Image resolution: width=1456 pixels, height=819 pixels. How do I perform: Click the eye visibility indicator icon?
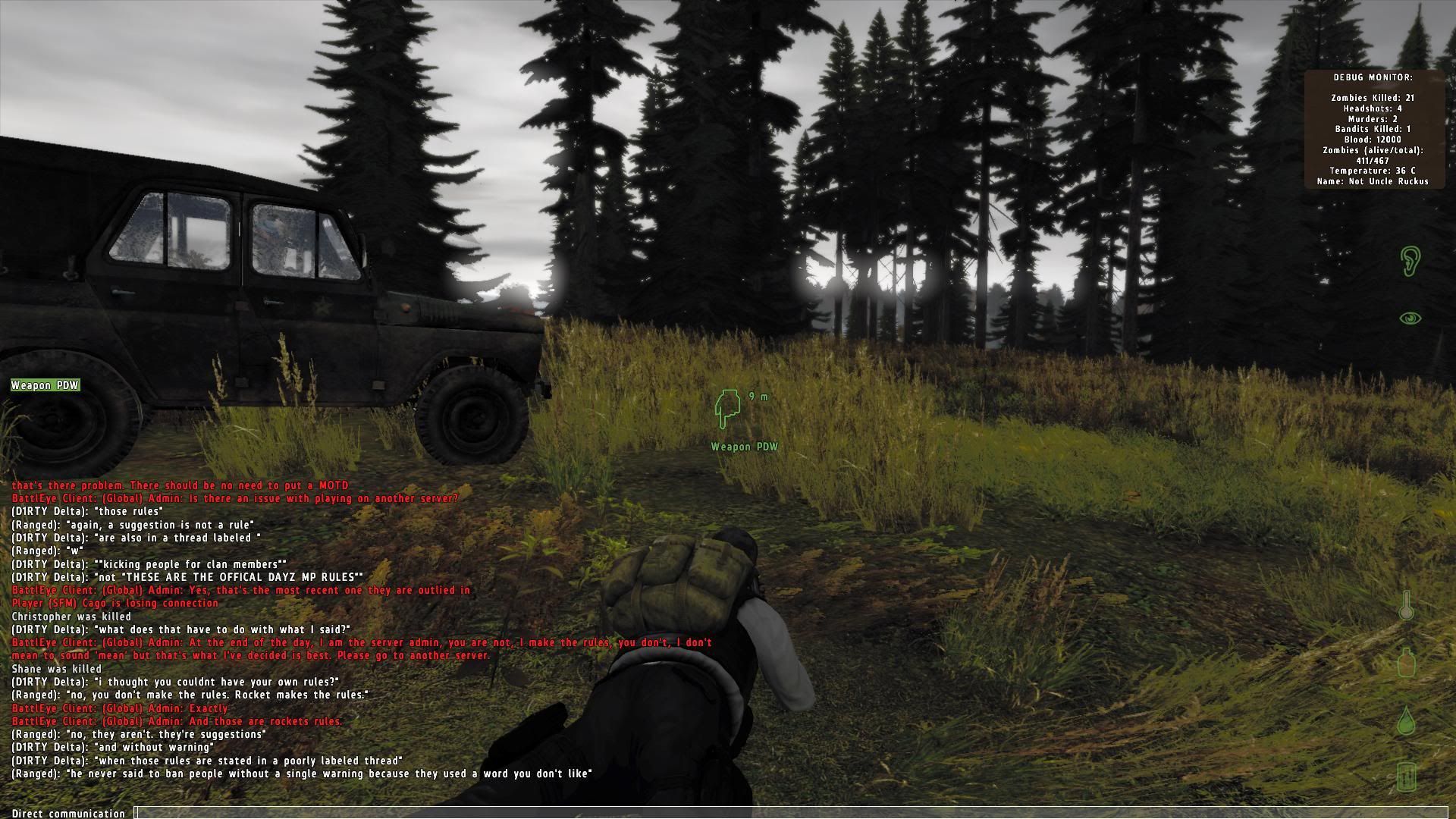click(x=1409, y=318)
